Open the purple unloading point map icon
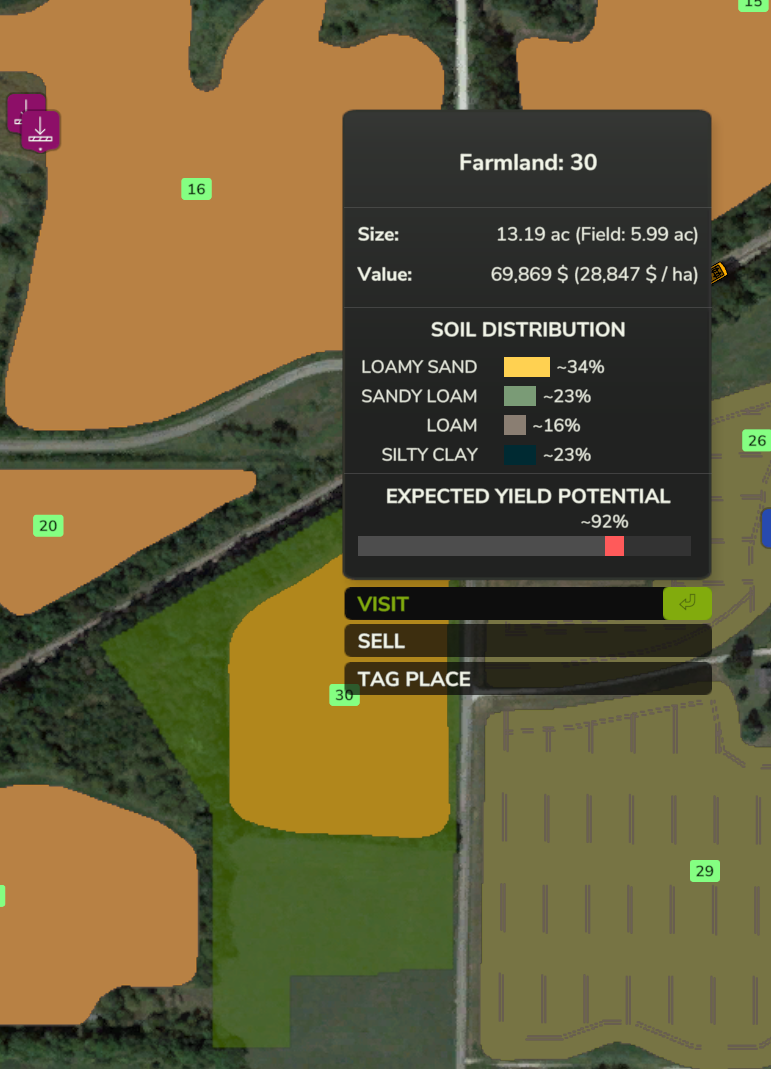 40,130
